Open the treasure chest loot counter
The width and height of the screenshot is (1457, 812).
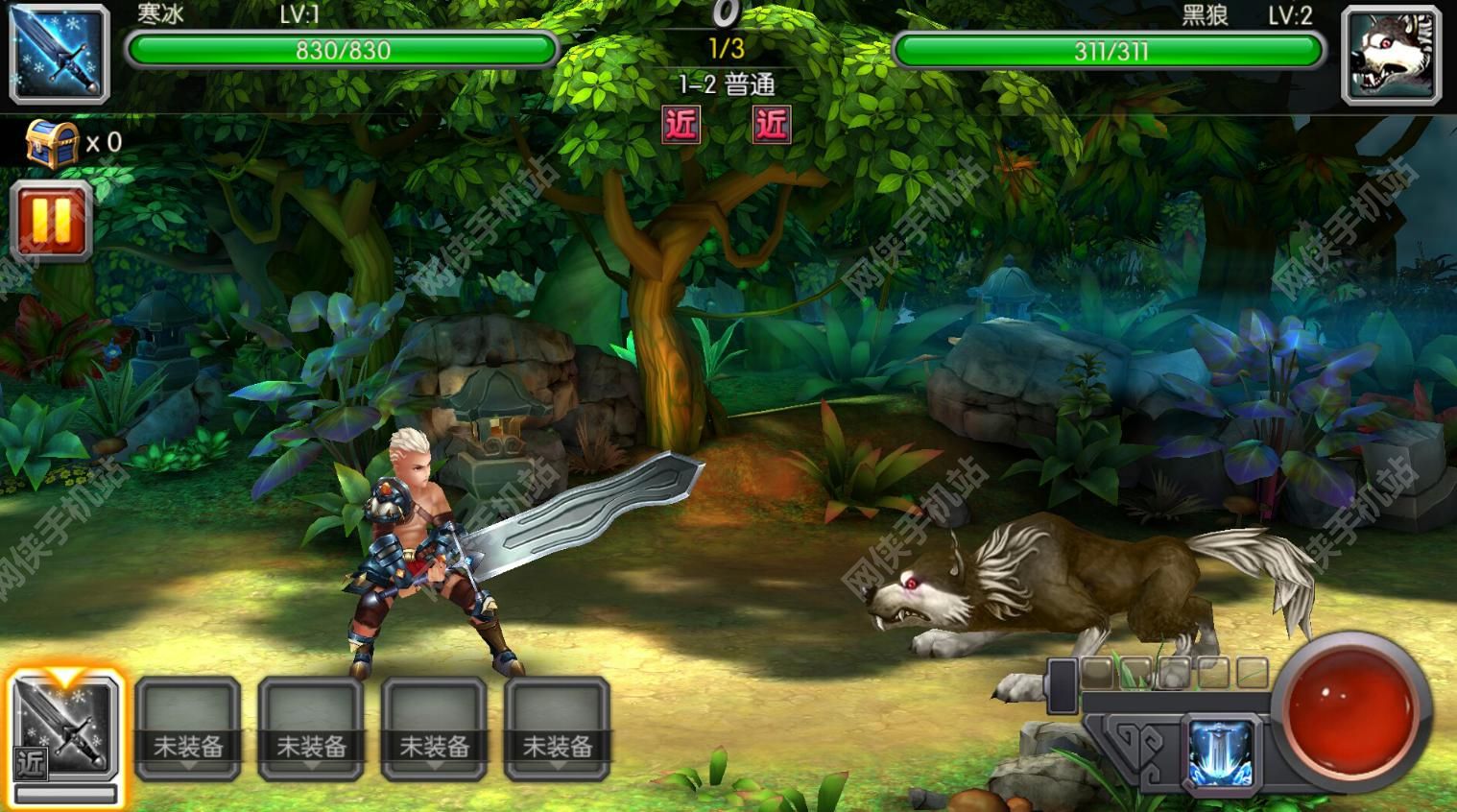coord(54,144)
